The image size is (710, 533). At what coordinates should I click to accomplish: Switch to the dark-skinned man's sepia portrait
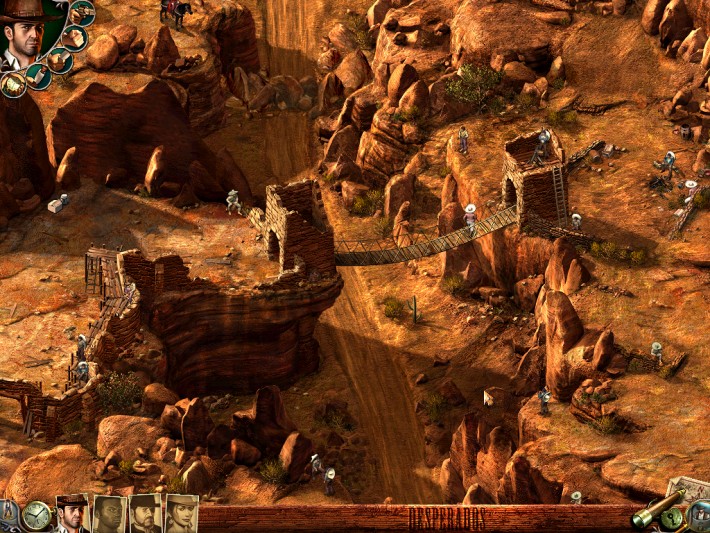click(108, 514)
